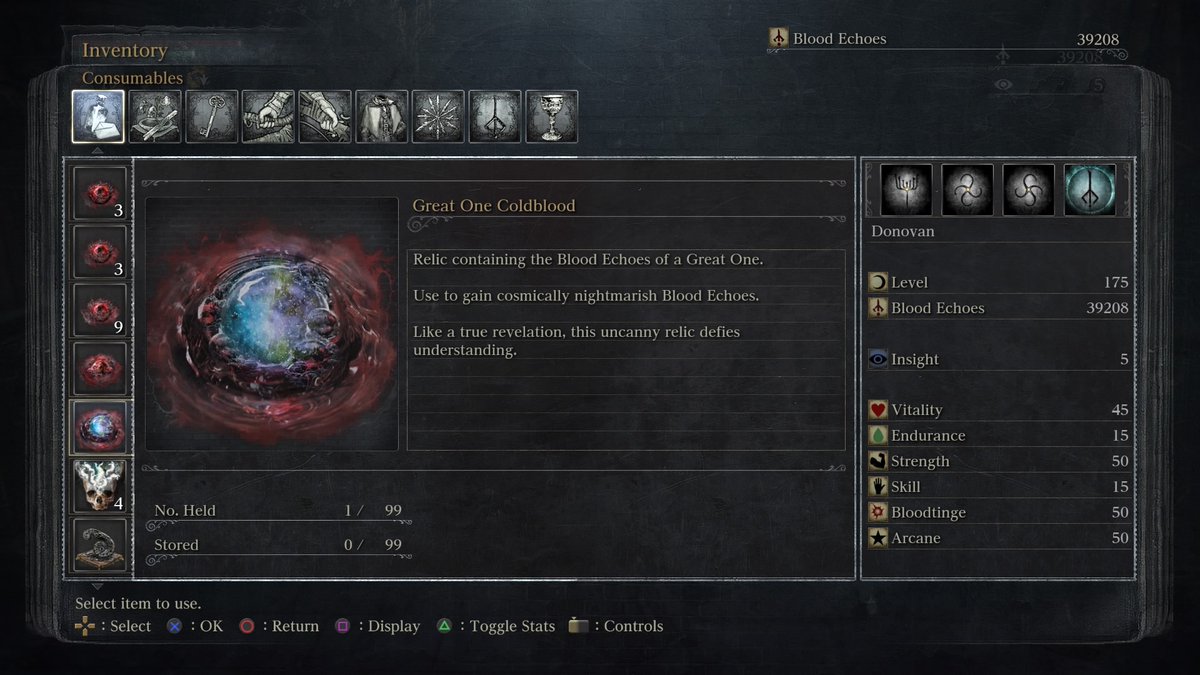Open the hand-with-bow weapons tab

325,117
